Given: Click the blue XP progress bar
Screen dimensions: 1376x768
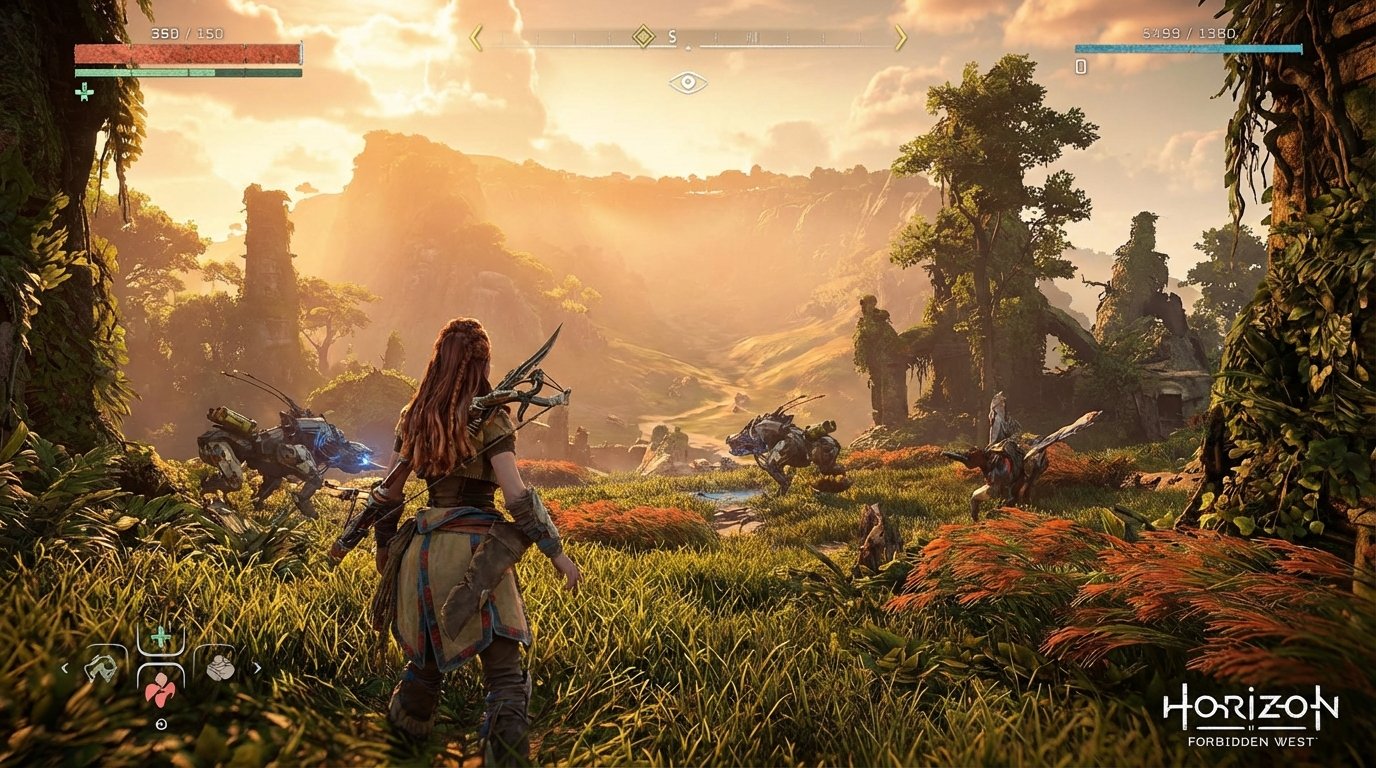Looking at the screenshot, I should [1188, 48].
